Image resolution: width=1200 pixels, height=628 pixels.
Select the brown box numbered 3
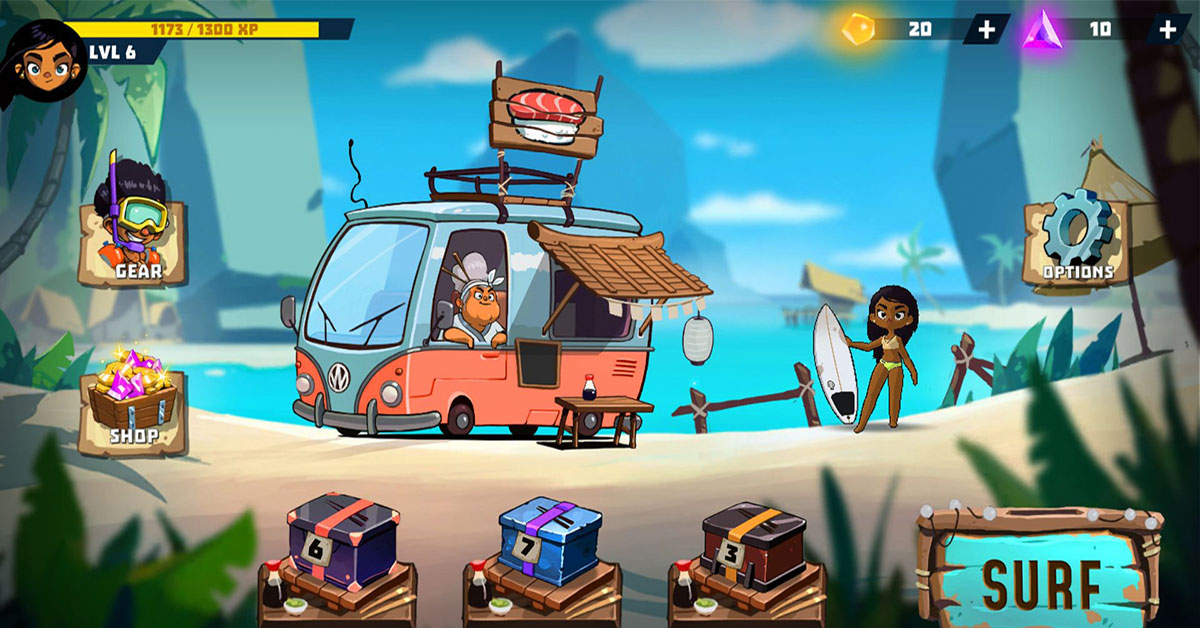(753, 542)
